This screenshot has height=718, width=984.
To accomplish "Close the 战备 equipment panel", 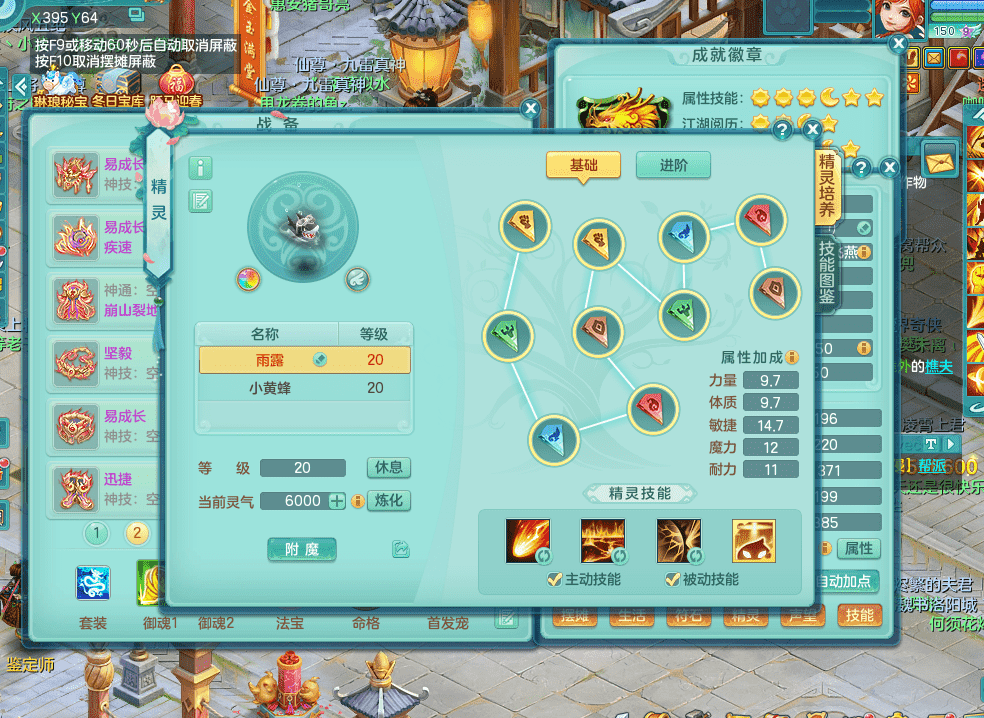I will [x=531, y=109].
